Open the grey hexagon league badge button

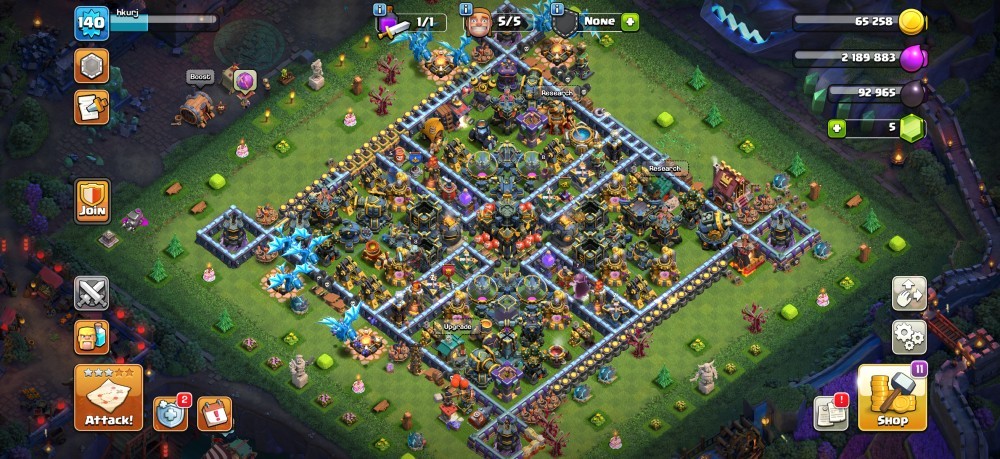click(92, 66)
